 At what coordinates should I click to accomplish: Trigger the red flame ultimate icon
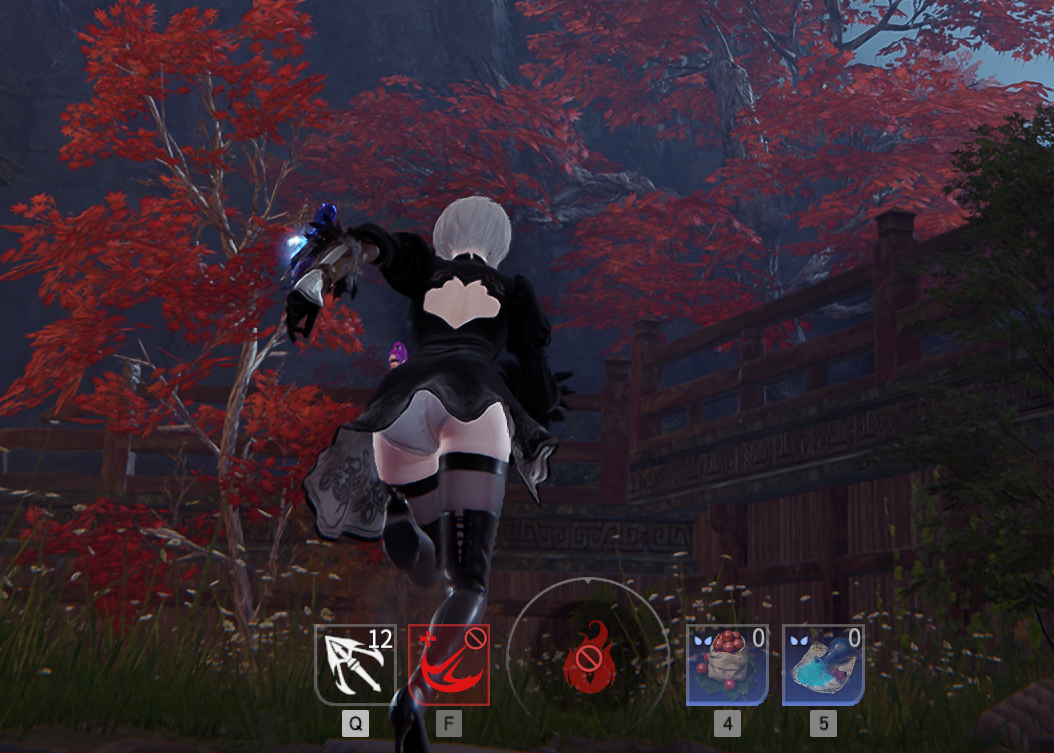tap(586, 660)
